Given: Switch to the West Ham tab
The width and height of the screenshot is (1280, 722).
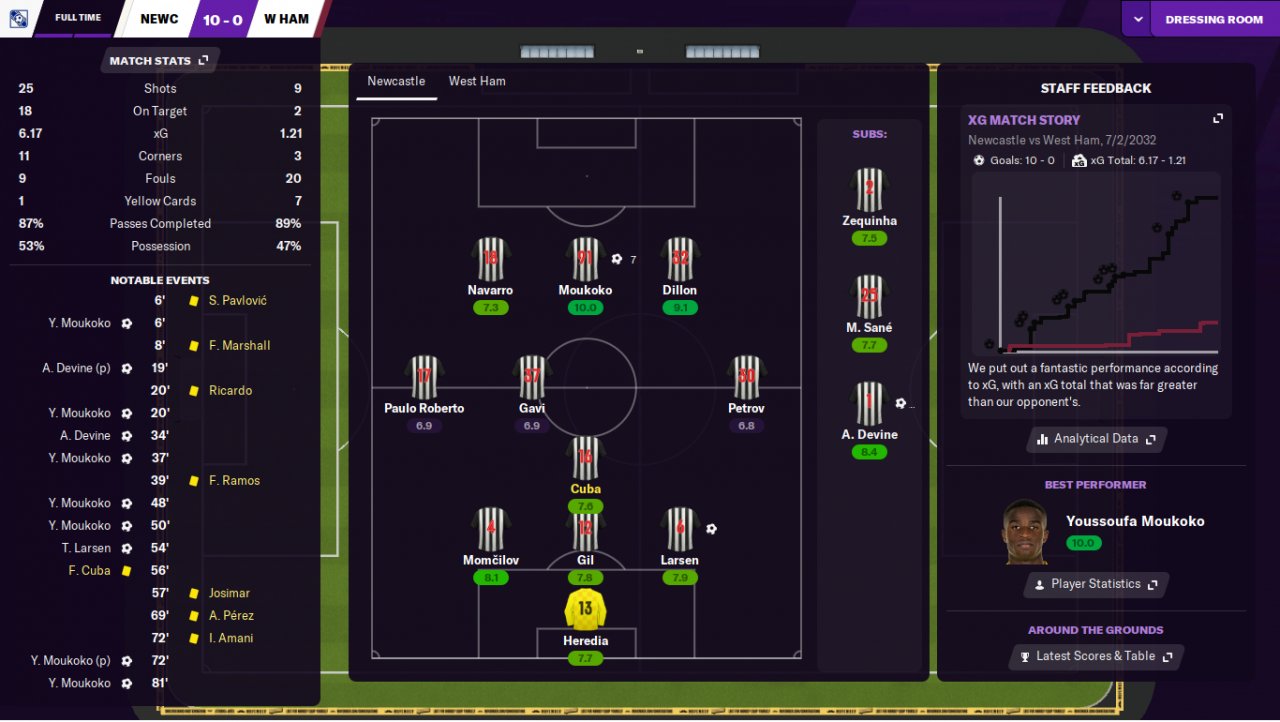Looking at the screenshot, I should (477, 81).
